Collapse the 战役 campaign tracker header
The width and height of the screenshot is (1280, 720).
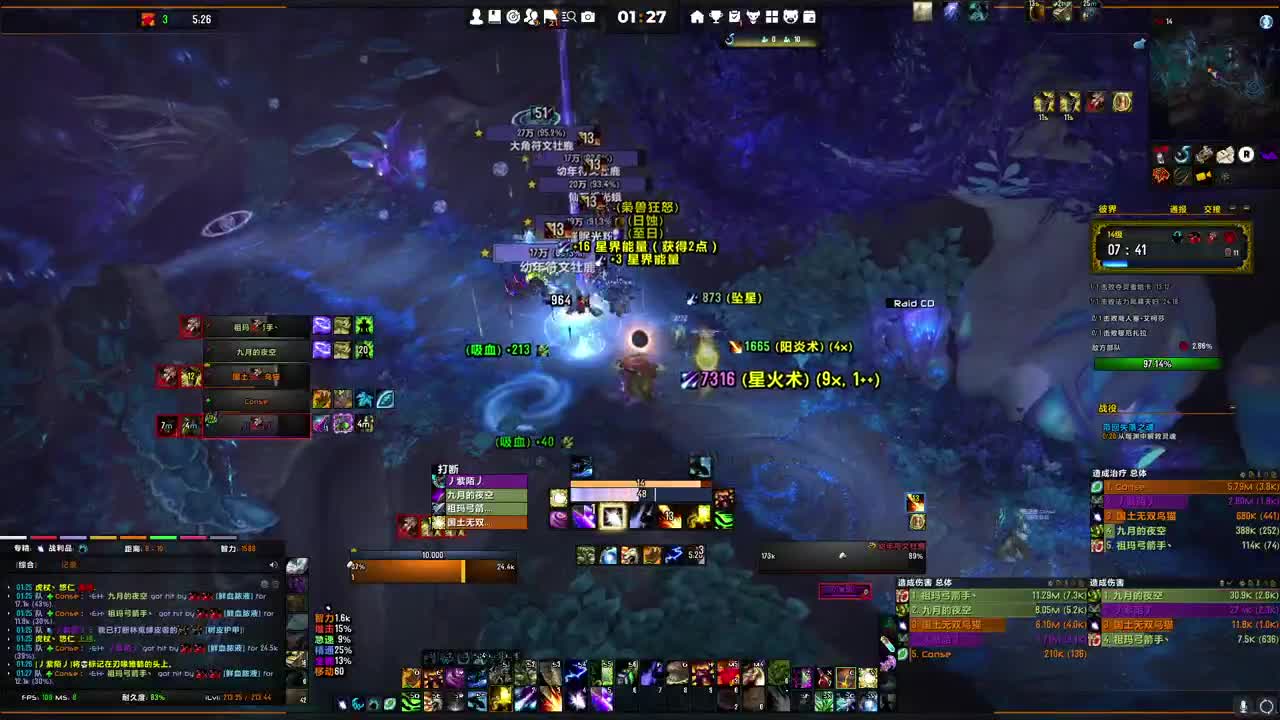pyautogui.click(x=1232, y=408)
